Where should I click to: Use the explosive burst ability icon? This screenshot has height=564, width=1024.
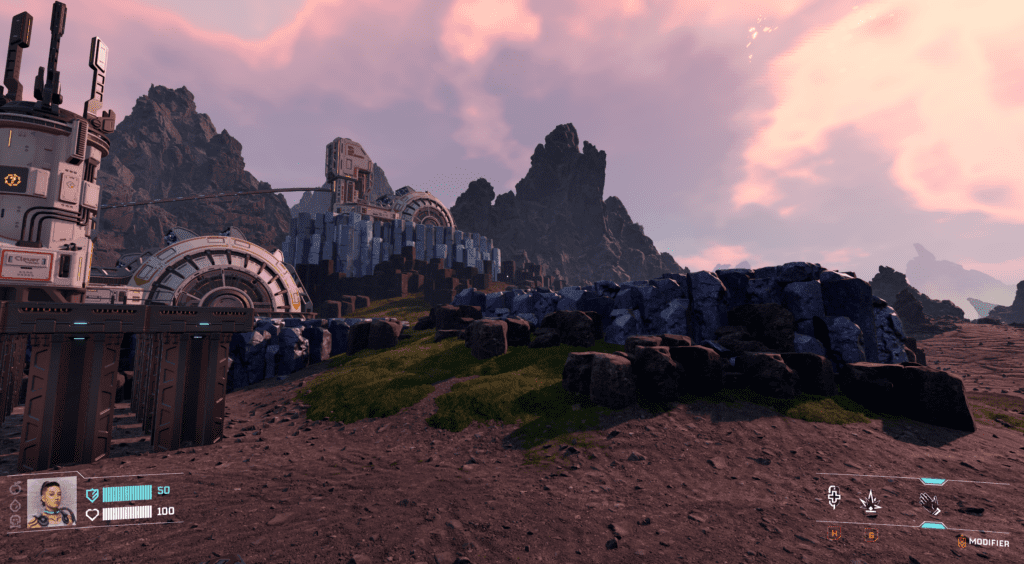pyautogui.click(x=870, y=501)
